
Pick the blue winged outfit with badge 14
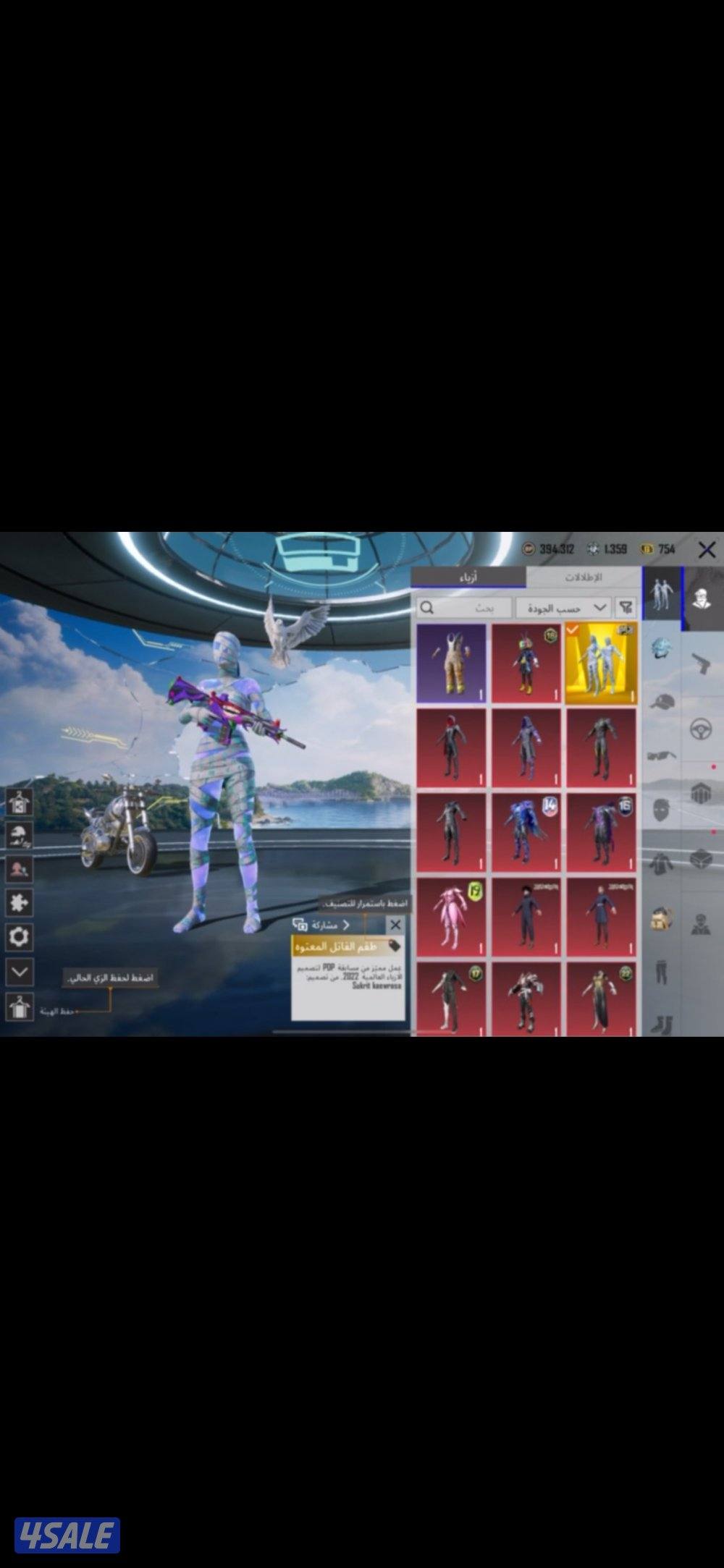(x=526, y=832)
